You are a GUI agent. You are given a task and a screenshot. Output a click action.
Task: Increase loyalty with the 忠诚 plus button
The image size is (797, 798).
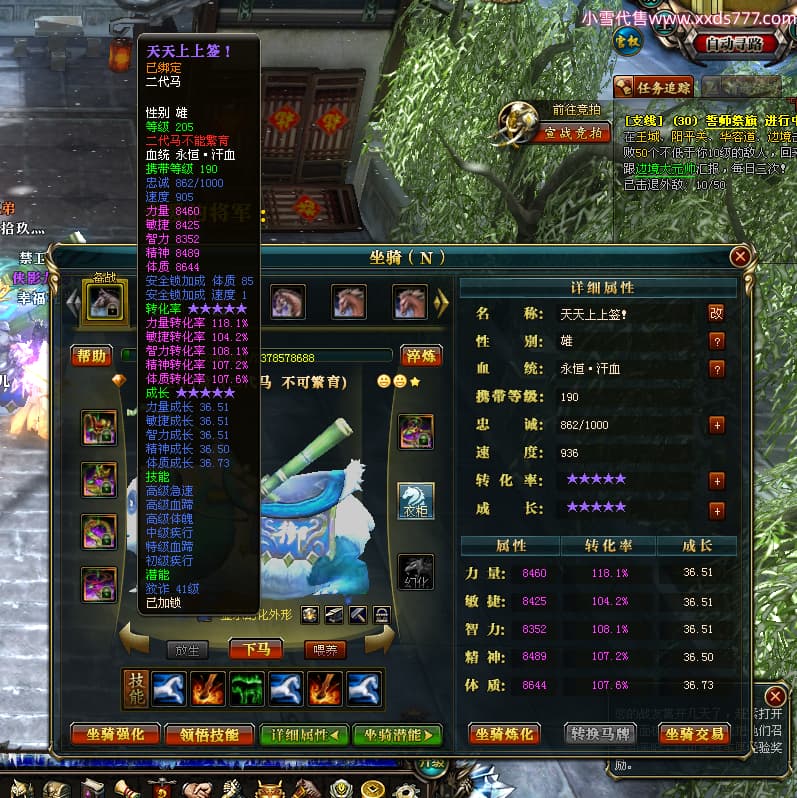click(x=716, y=425)
